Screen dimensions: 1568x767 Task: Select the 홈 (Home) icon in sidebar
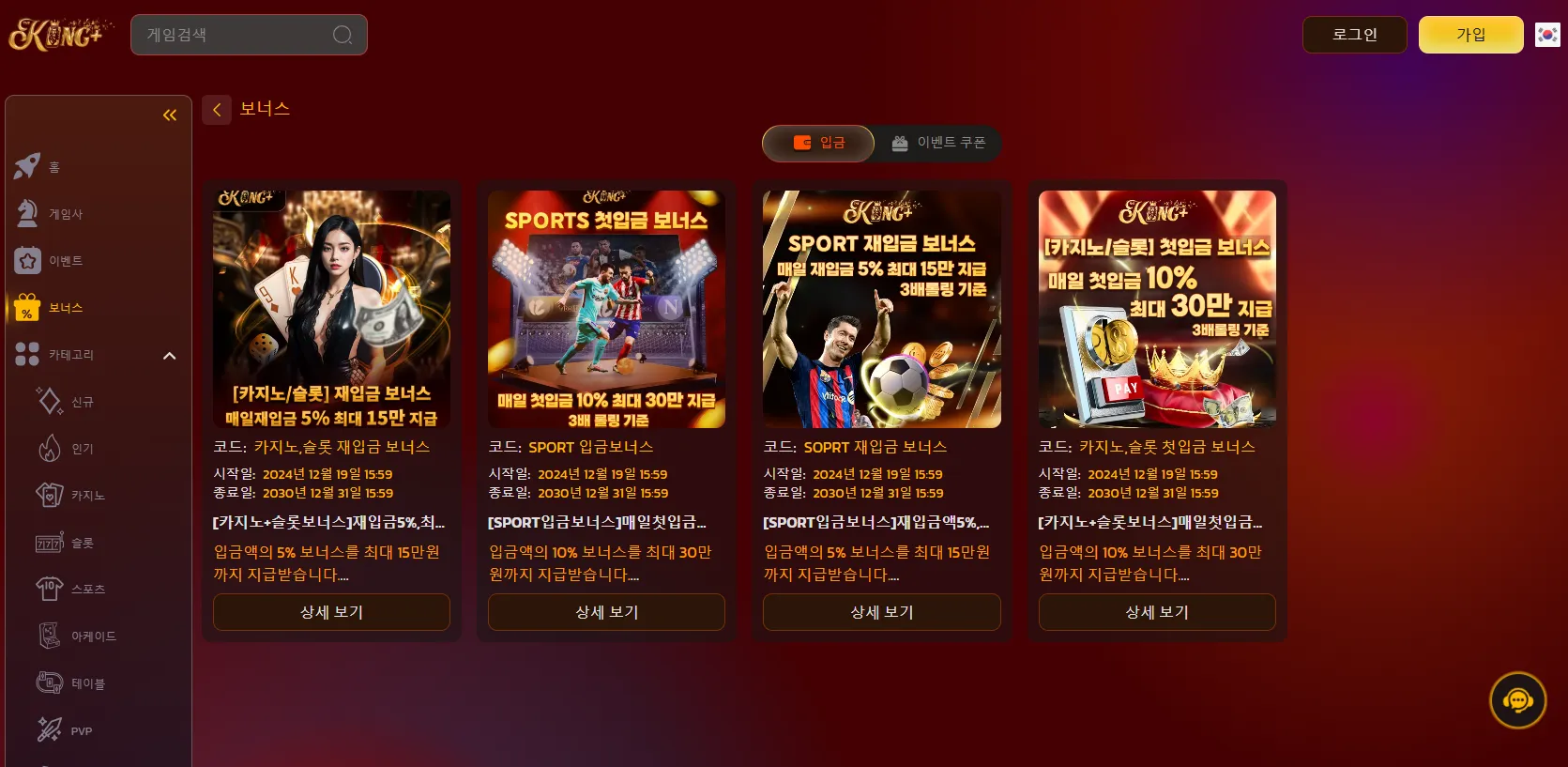click(28, 166)
